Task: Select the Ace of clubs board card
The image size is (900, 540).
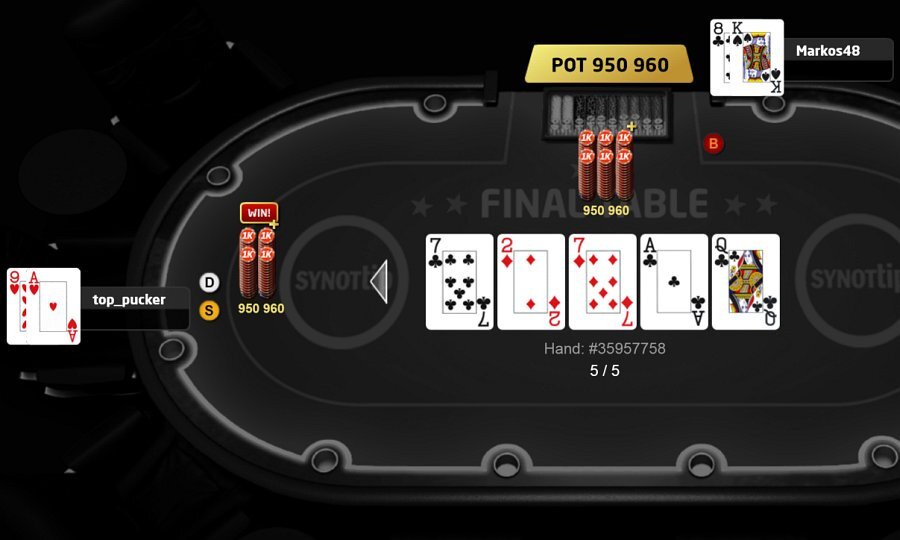Action: 674,282
